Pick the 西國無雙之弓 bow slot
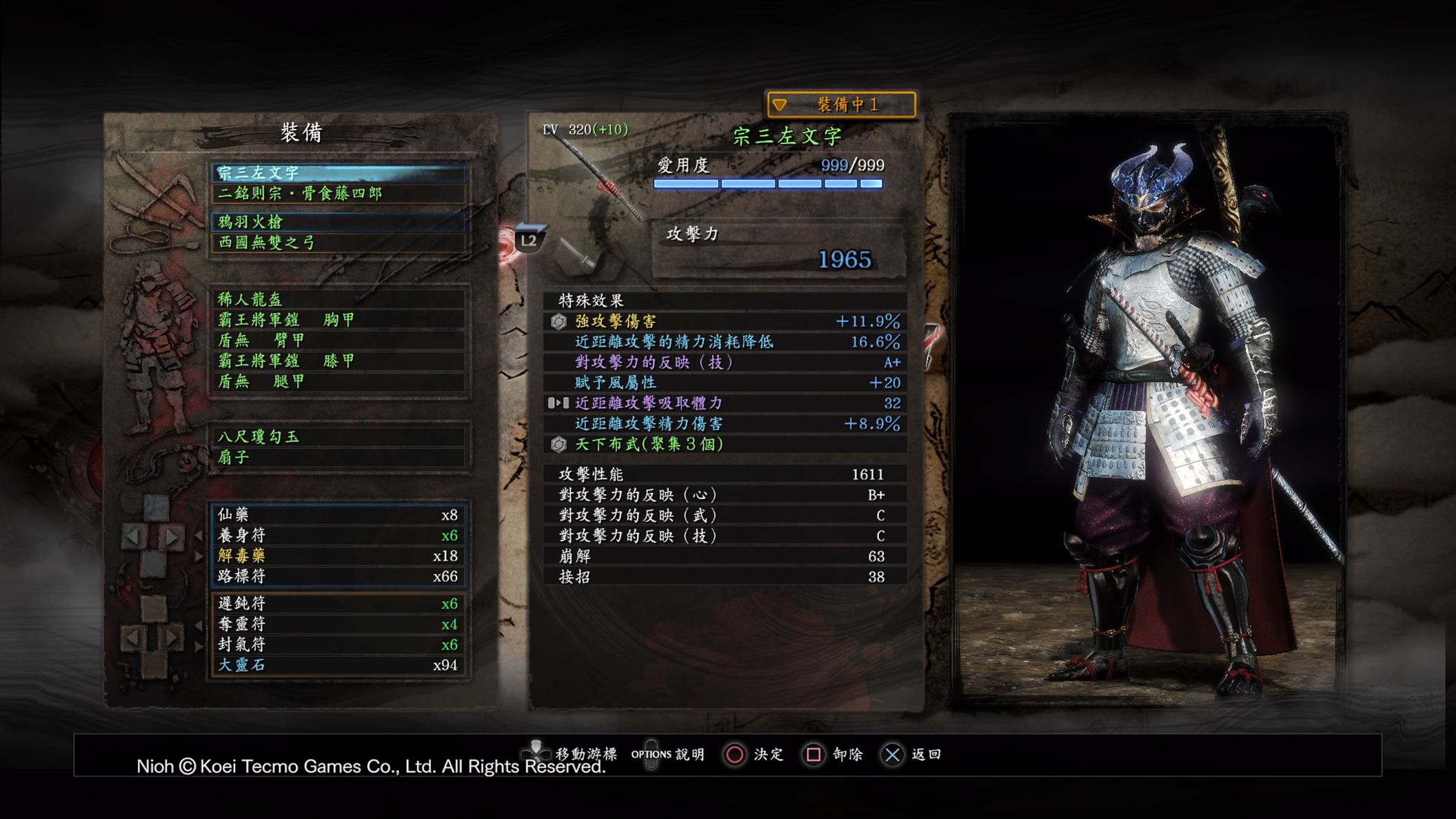 click(x=338, y=243)
